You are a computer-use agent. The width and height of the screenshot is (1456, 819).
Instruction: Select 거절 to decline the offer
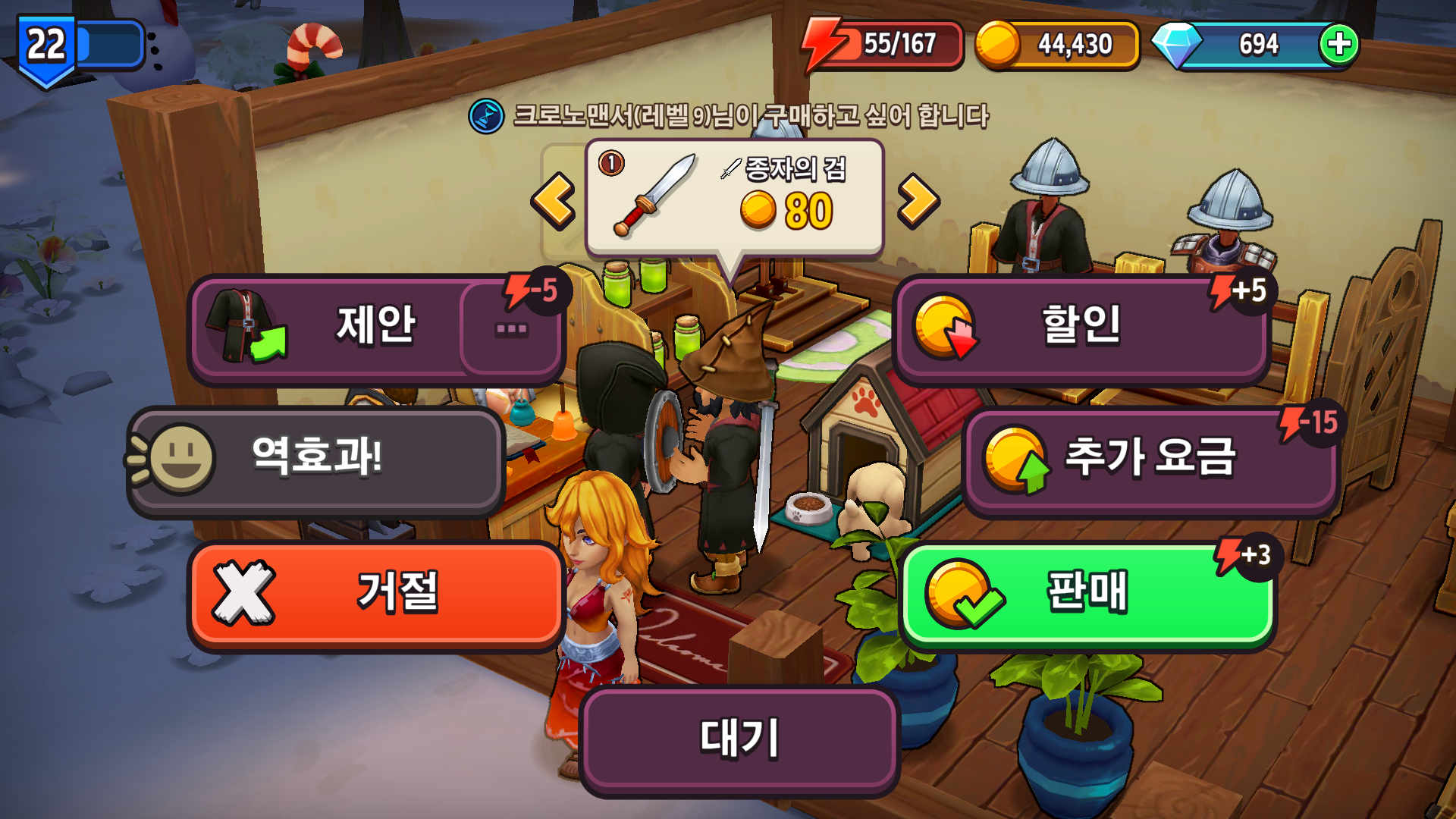(377, 595)
